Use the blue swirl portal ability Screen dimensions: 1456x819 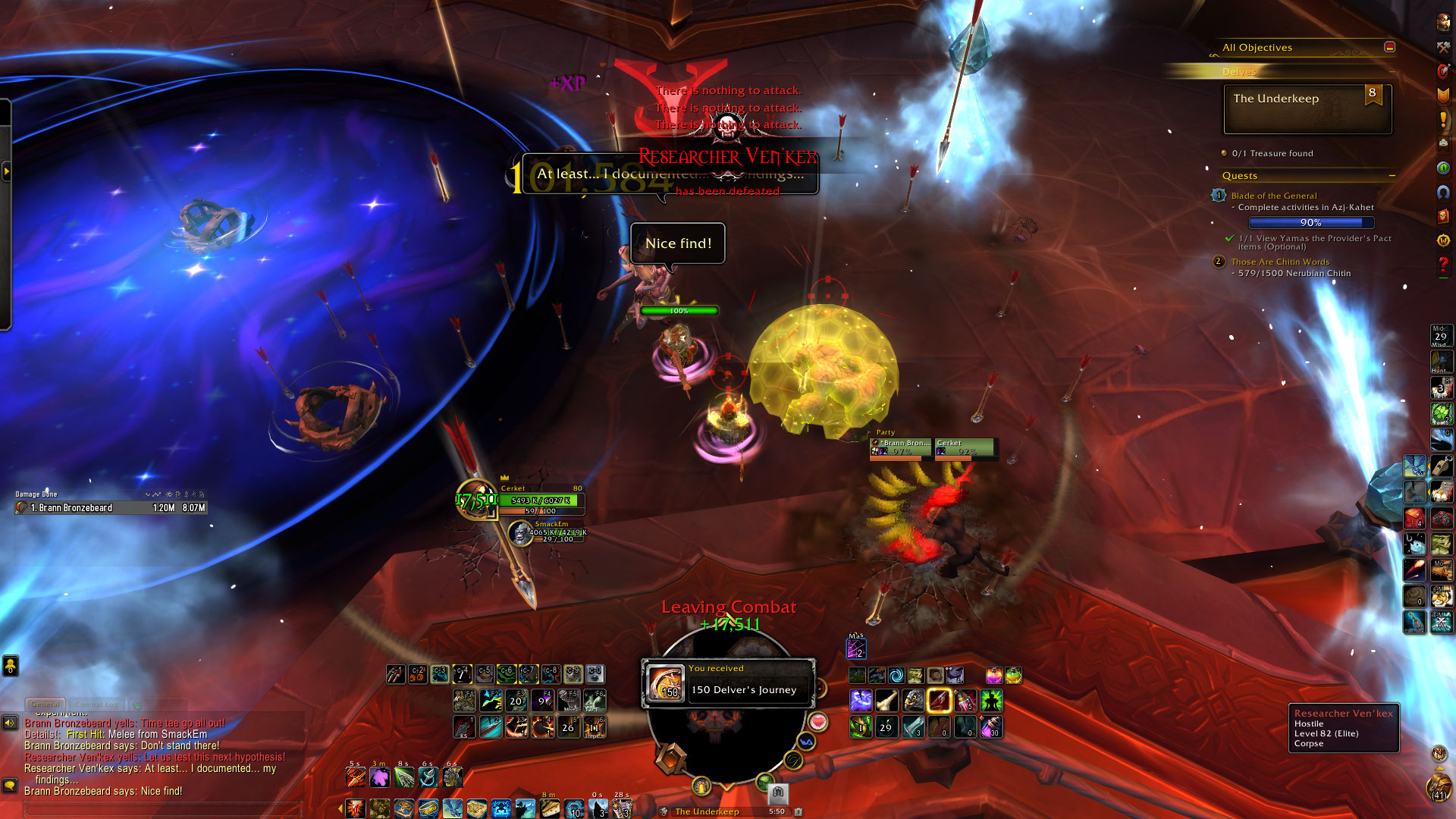point(896,675)
